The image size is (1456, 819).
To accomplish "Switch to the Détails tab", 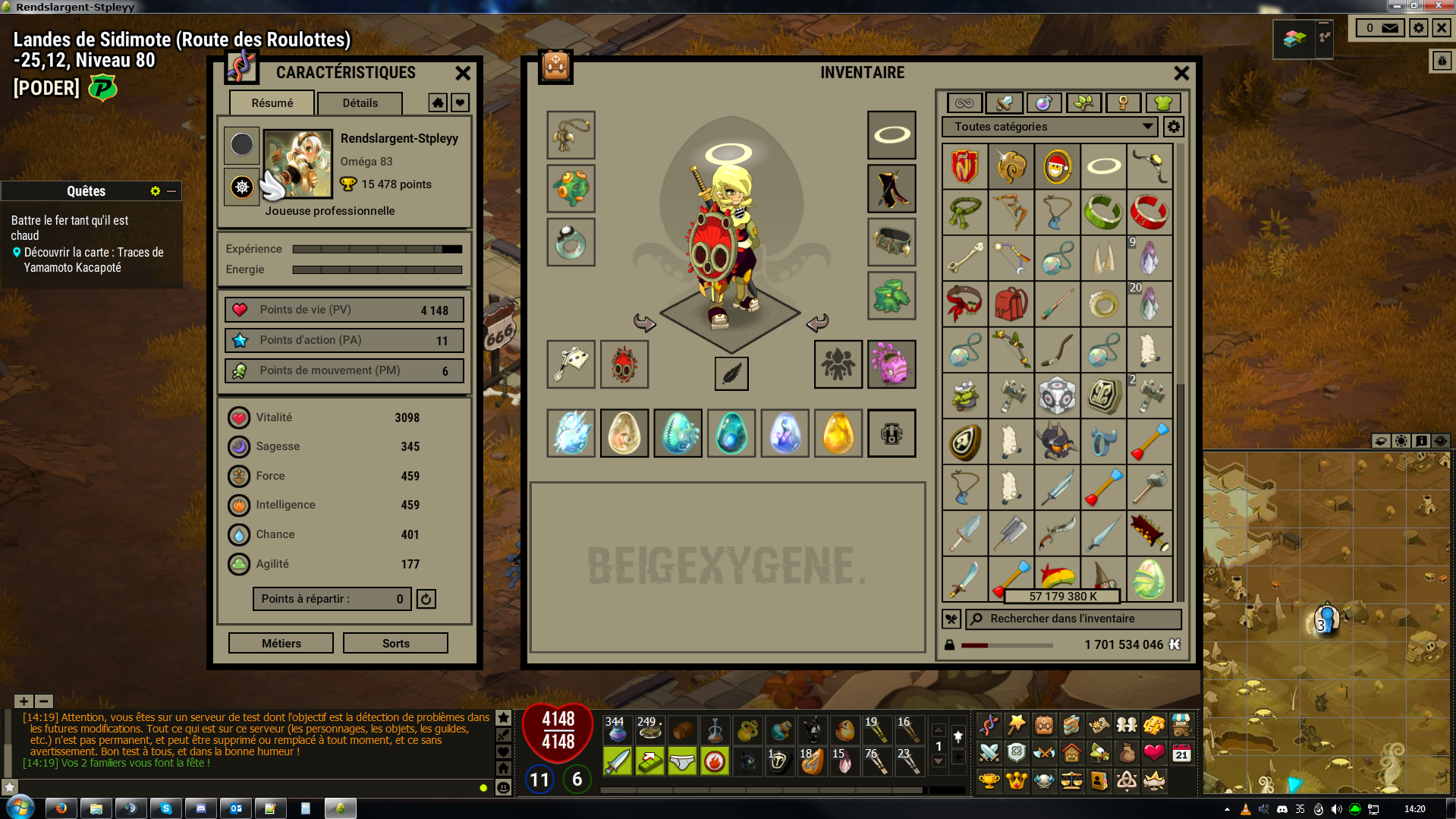I will [x=360, y=103].
